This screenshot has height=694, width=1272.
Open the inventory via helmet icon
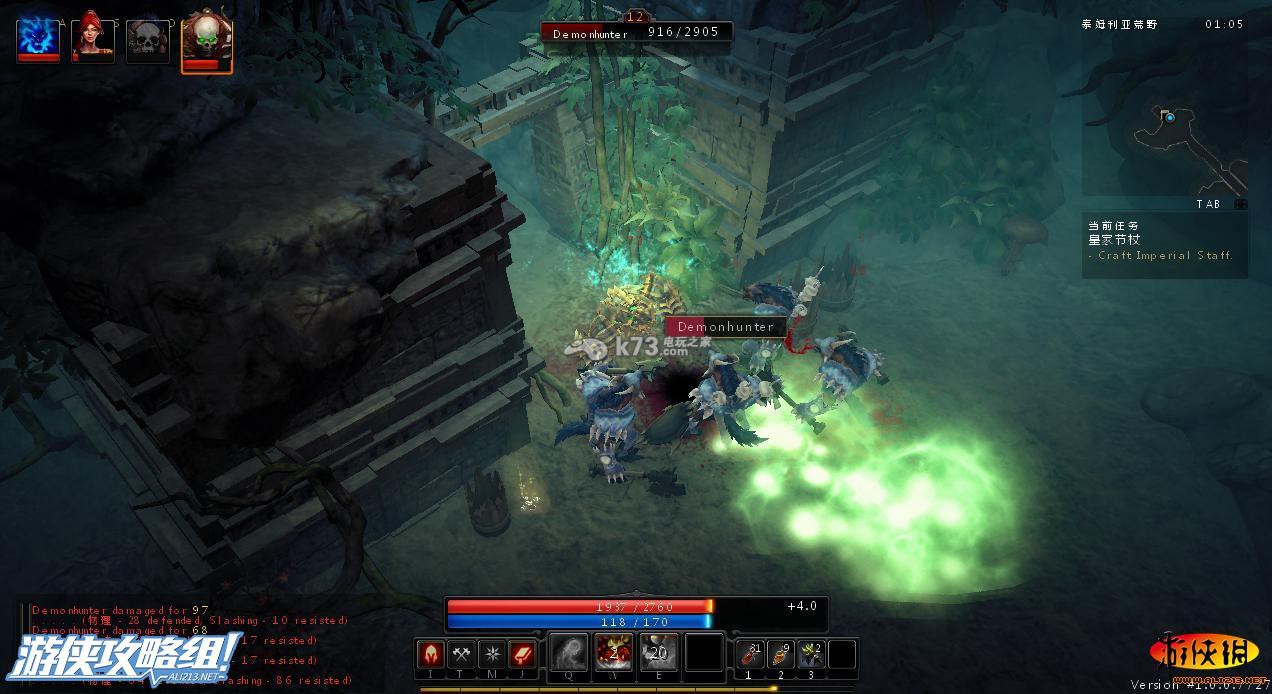pyautogui.click(x=431, y=654)
